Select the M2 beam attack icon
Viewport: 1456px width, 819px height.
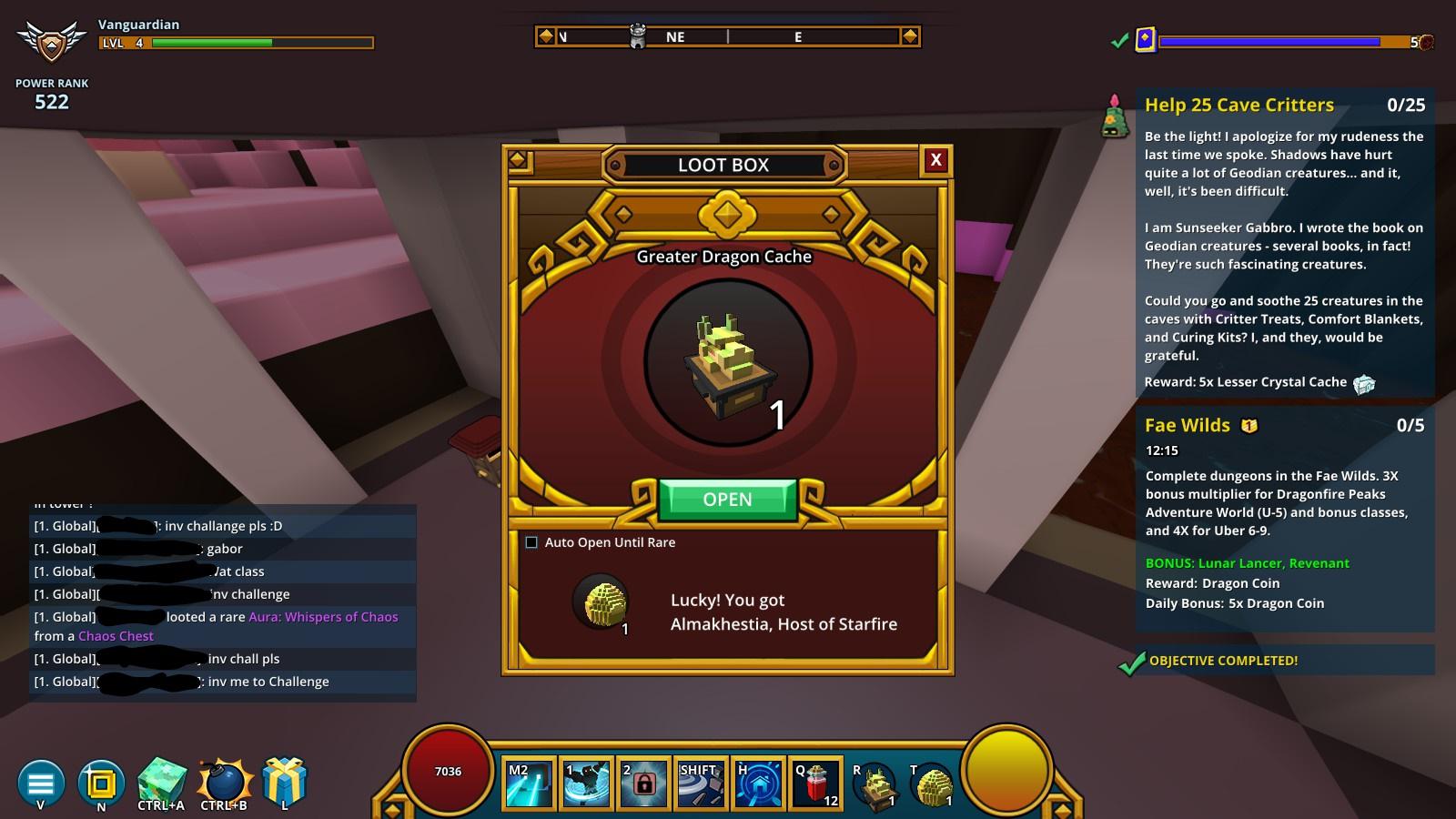point(528,784)
